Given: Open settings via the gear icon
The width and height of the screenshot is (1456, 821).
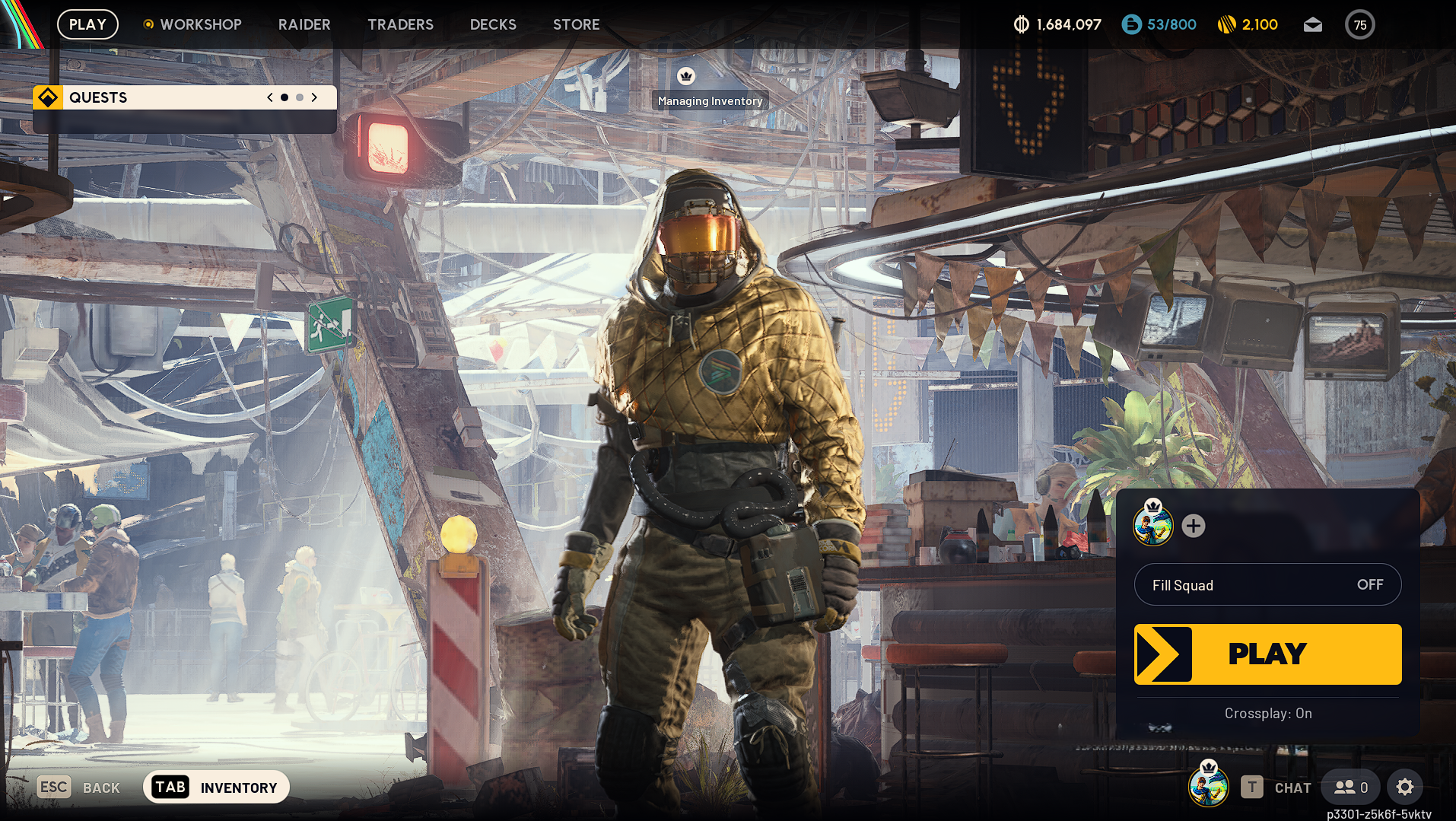Looking at the screenshot, I should (1404, 787).
